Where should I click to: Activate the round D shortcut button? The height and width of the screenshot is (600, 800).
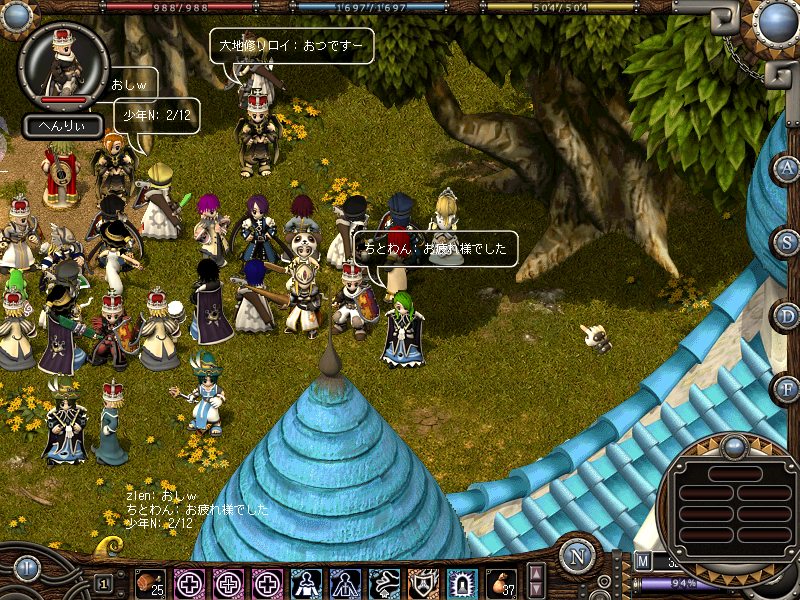pyautogui.click(x=786, y=315)
